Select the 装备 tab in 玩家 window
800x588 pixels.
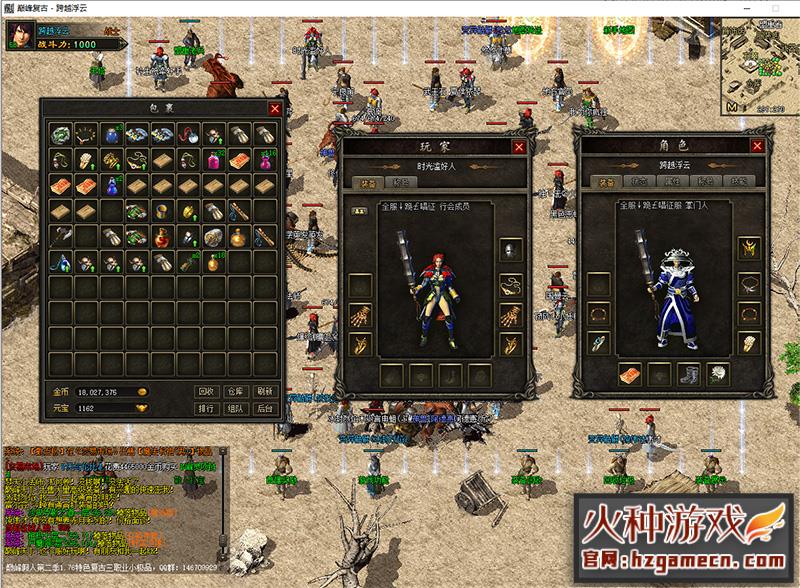pyautogui.click(x=364, y=183)
